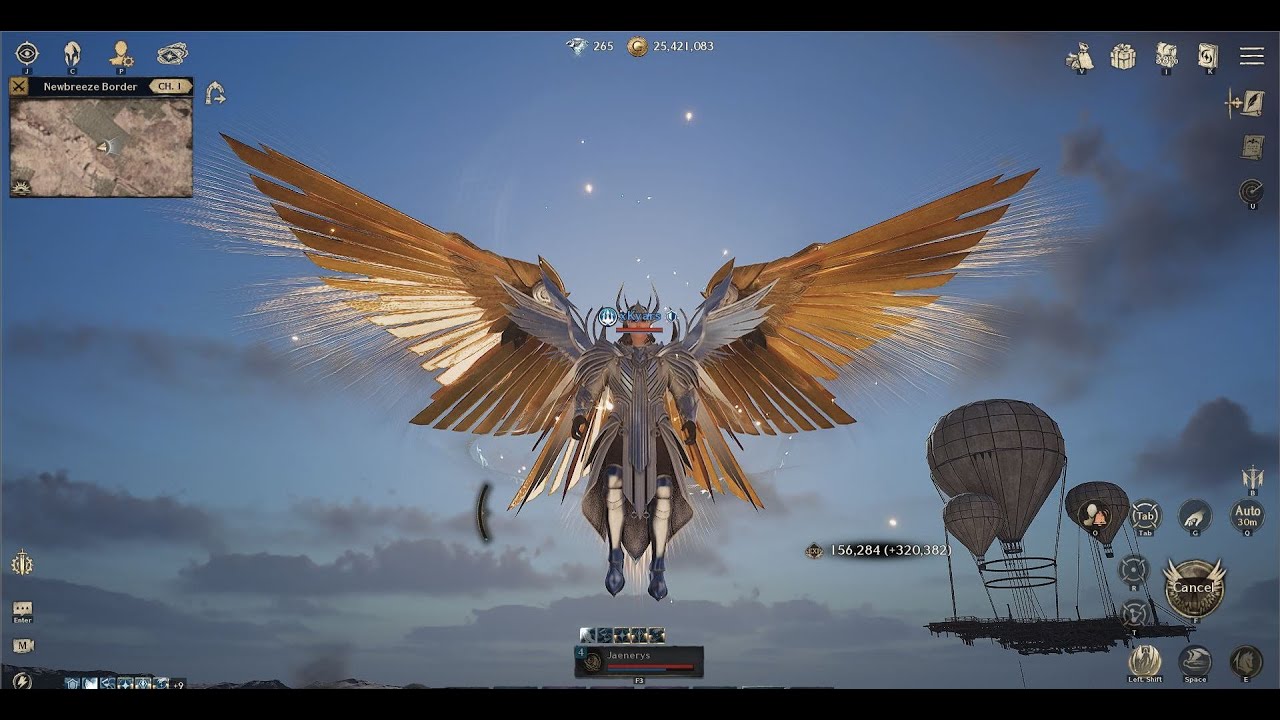Open the skill book icon
This screenshot has width=1280, height=720.
click(1208, 55)
